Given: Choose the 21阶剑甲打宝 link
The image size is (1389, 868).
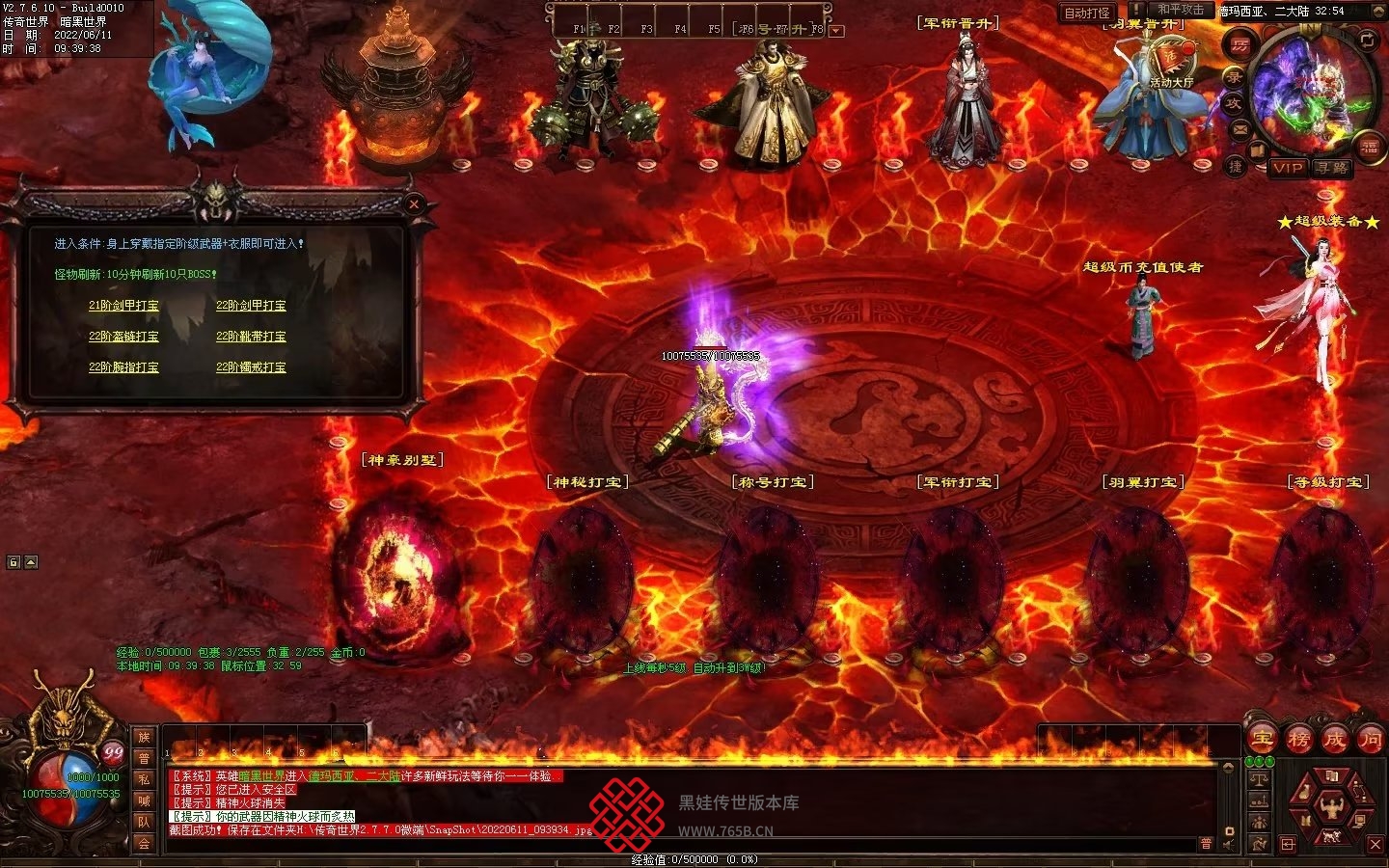Looking at the screenshot, I should 123,306.
